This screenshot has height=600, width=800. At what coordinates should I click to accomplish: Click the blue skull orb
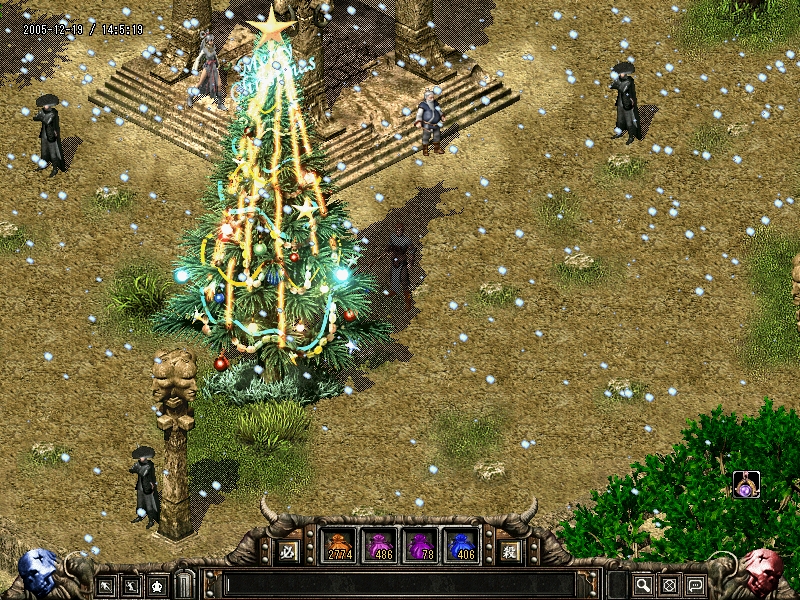(38, 572)
